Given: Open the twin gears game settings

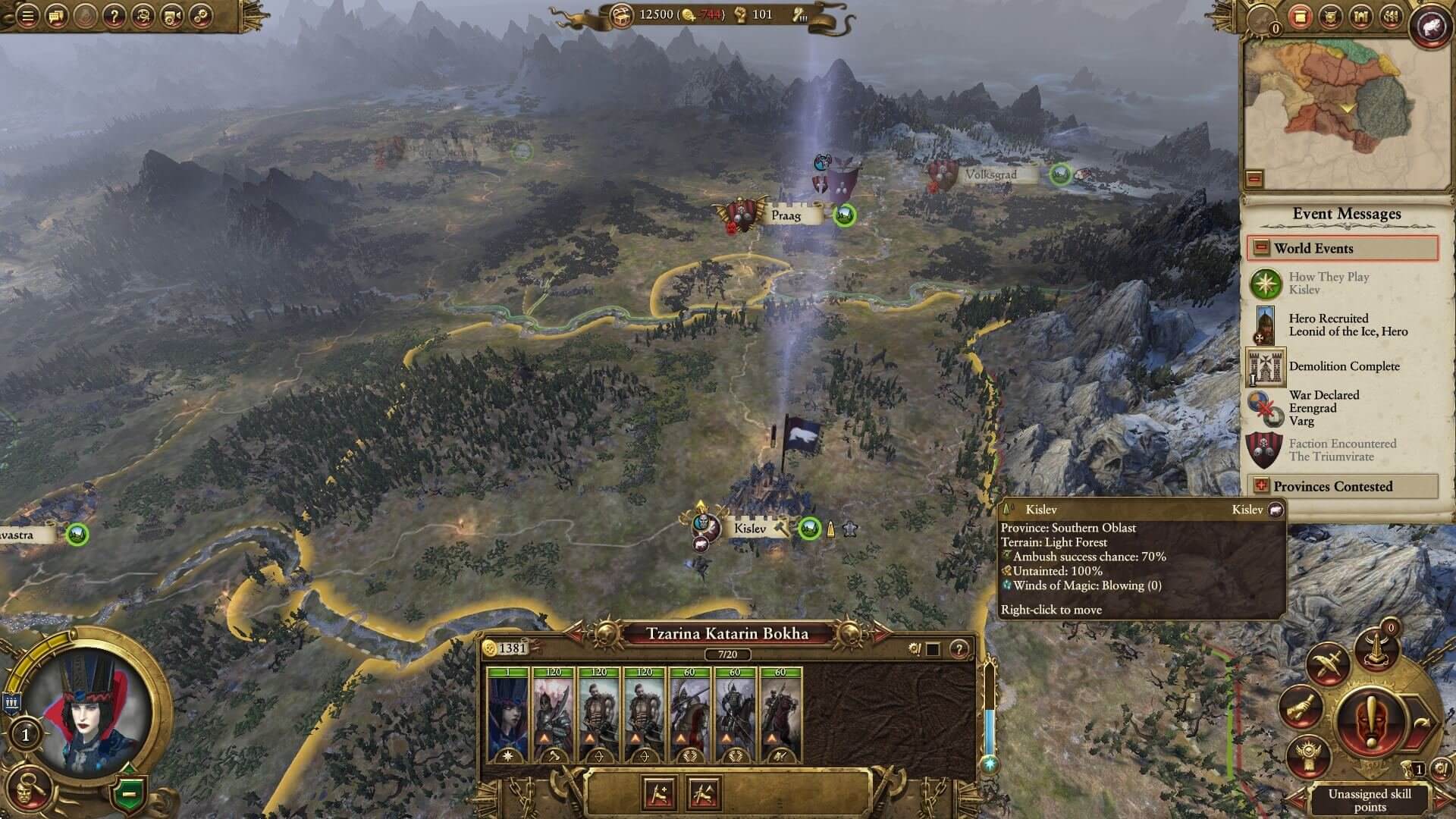Looking at the screenshot, I should point(201,15).
